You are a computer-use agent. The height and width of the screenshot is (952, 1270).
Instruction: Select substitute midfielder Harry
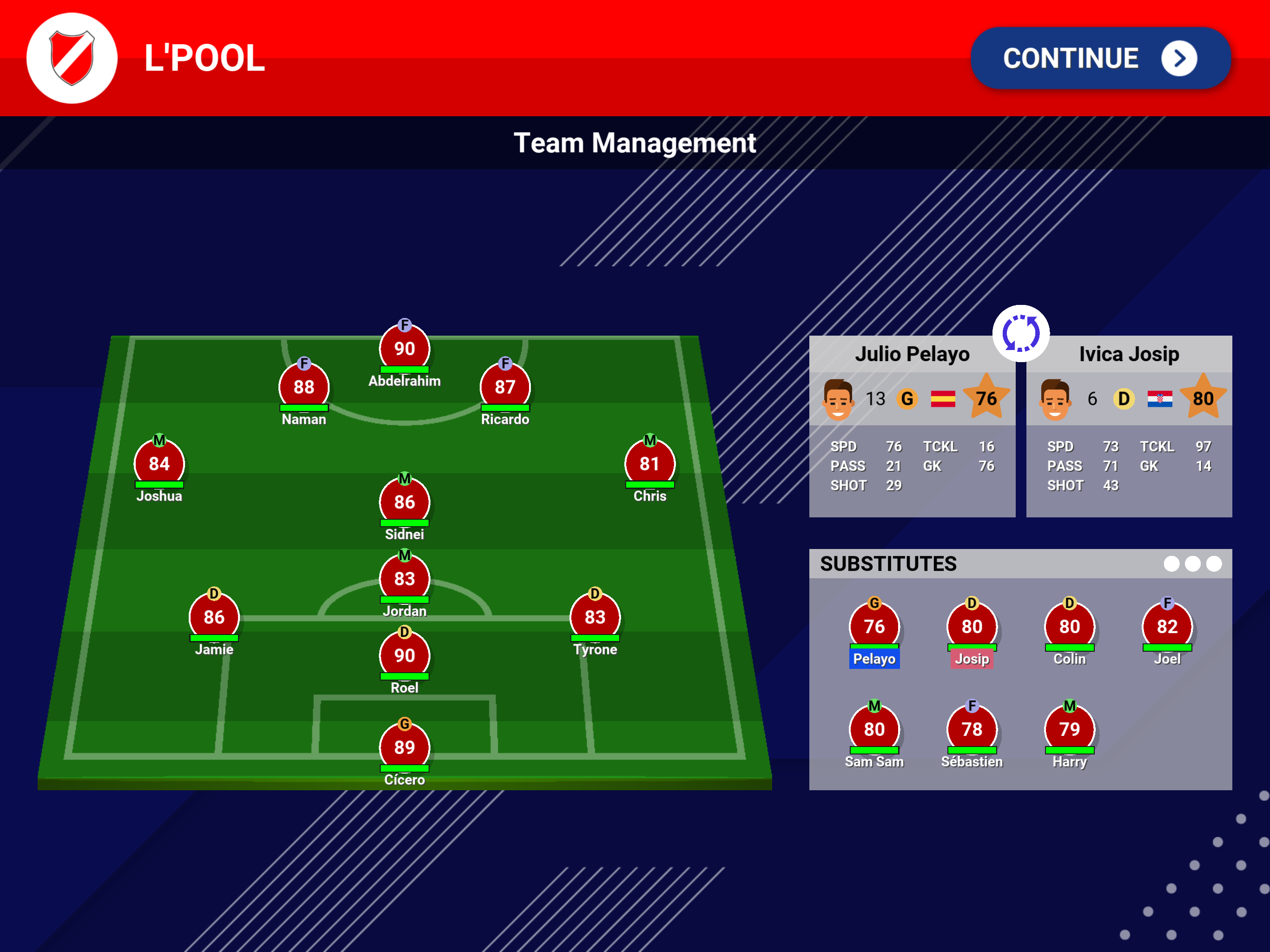click(x=1069, y=729)
